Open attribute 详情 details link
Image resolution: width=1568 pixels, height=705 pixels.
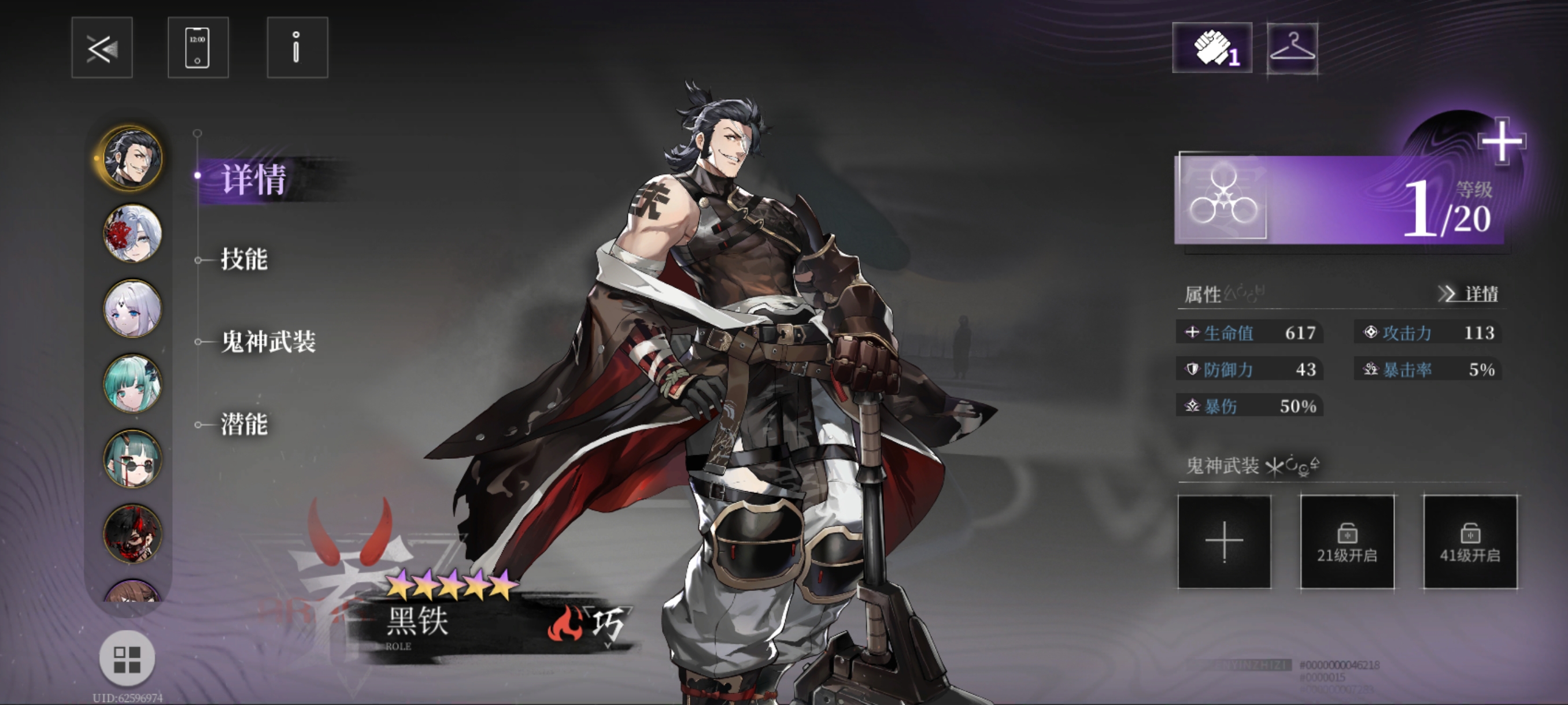1468,294
